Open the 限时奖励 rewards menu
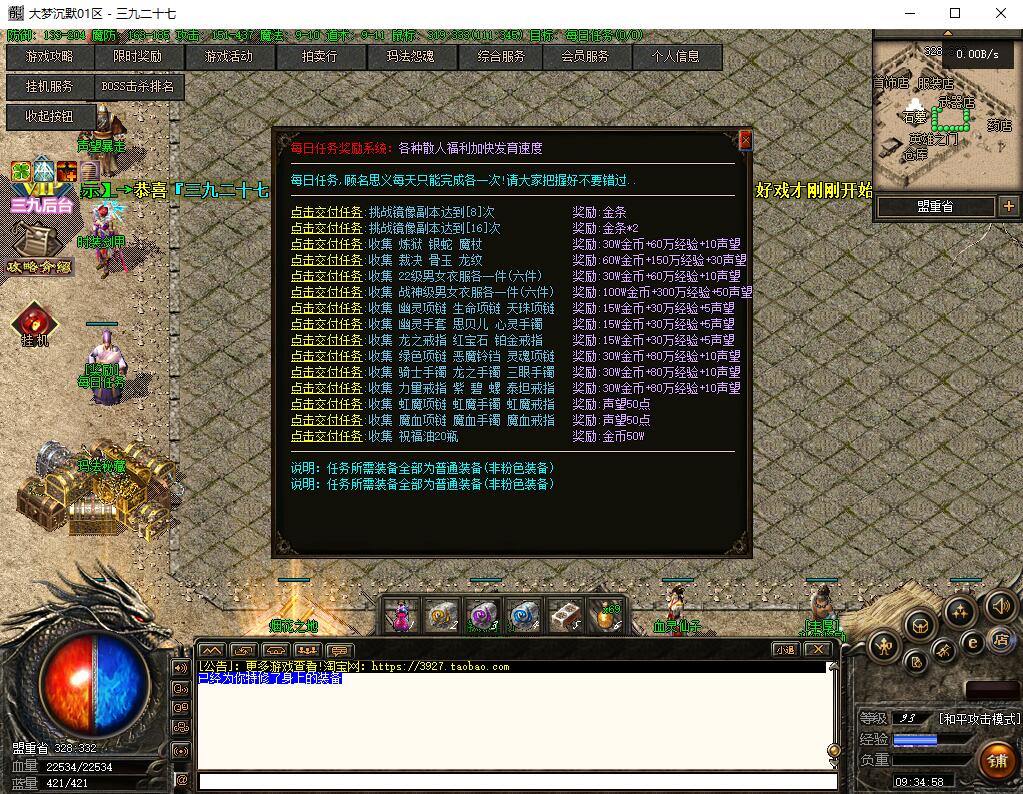The image size is (1023, 794). (137, 57)
